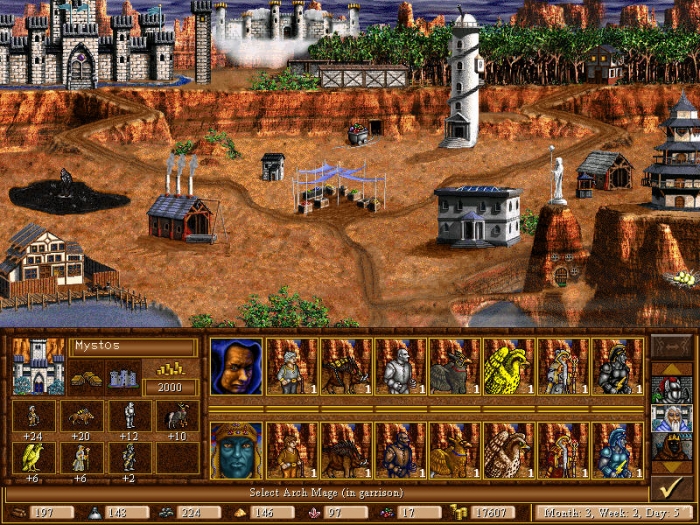Open the +10 horseman growth icon
The height and width of the screenshot is (525, 700).
click(x=175, y=416)
